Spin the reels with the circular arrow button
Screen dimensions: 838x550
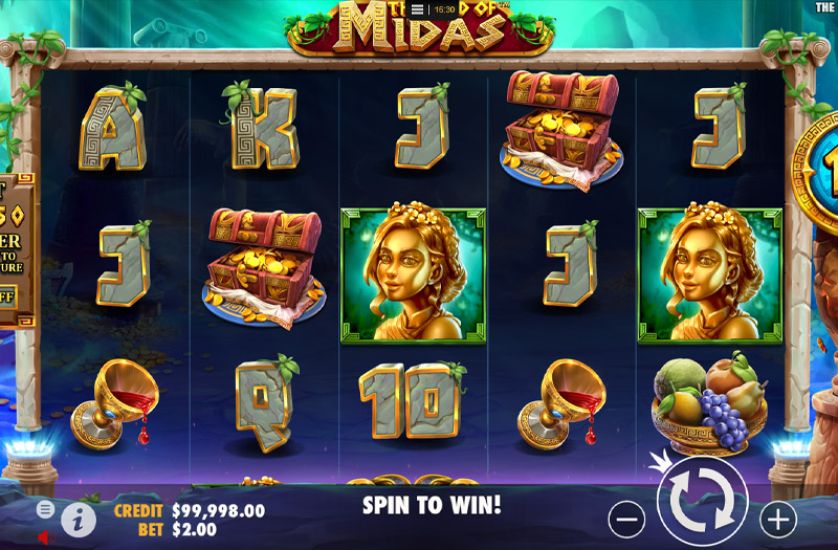(x=701, y=503)
